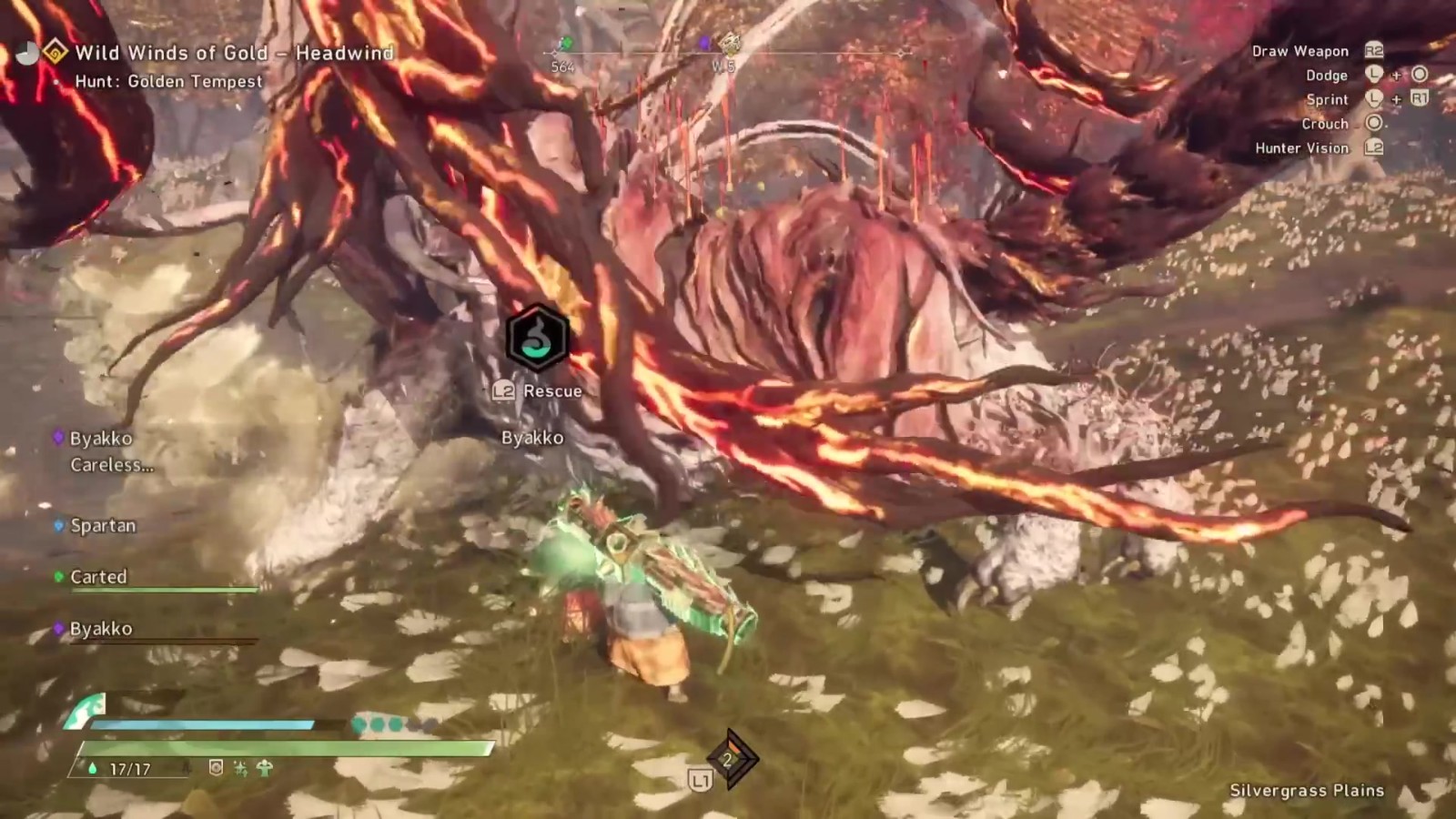The width and height of the screenshot is (1456, 819).
Task: Click Carted player's green health bar
Action: tap(164, 590)
